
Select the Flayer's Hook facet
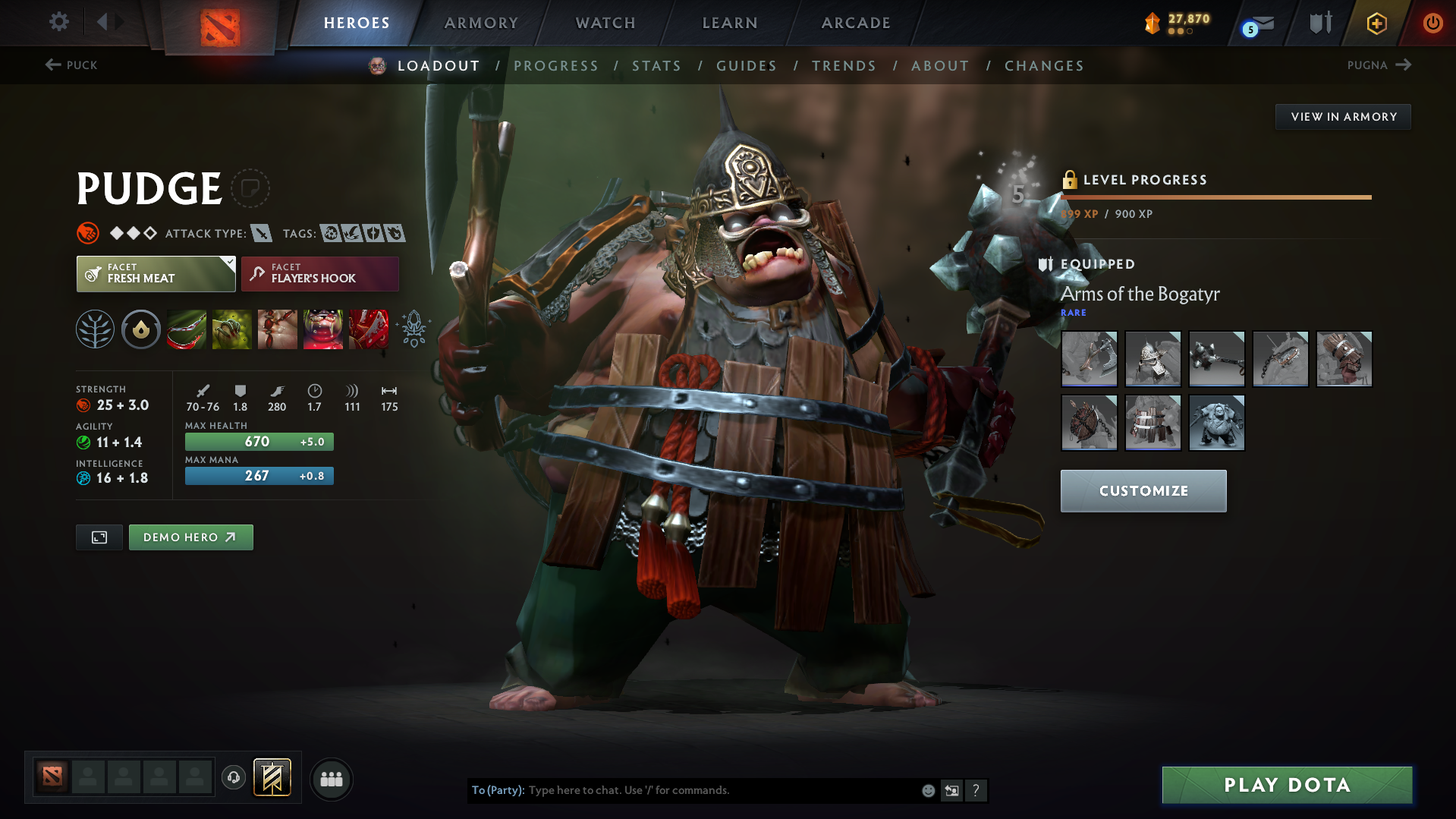click(319, 273)
